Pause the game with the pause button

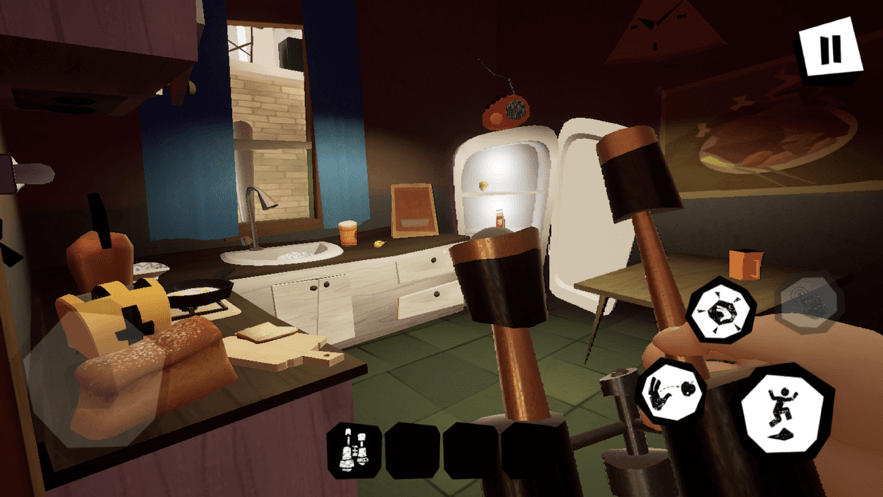click(829, 50)
